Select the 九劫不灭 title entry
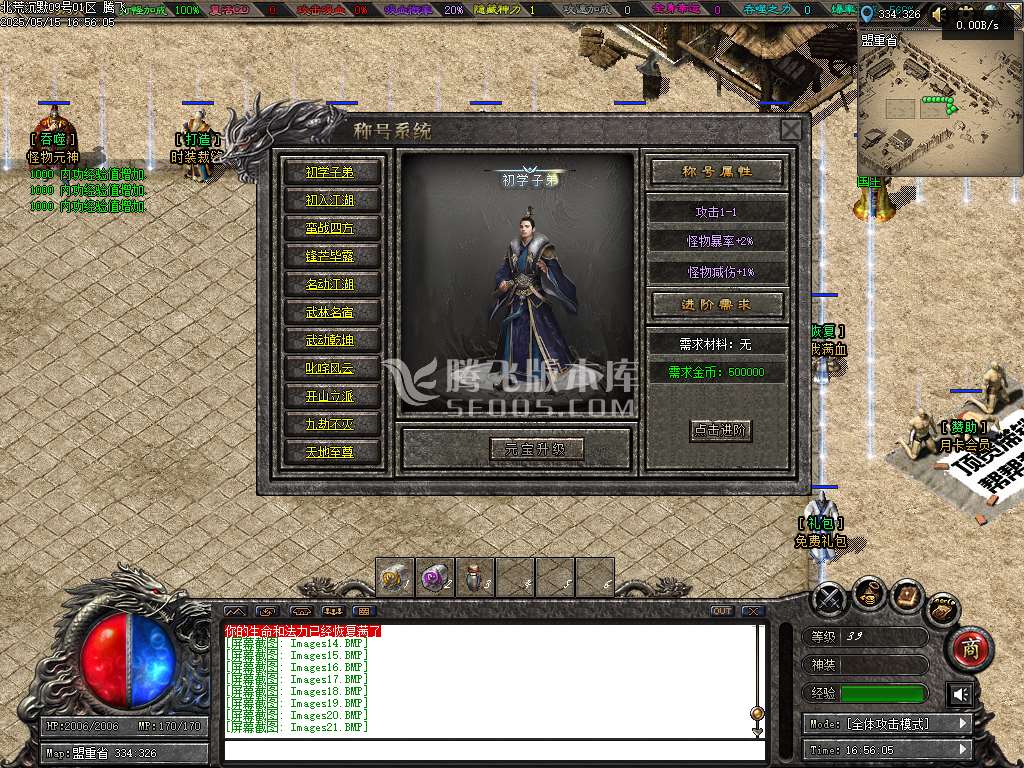 click(329, 424)
